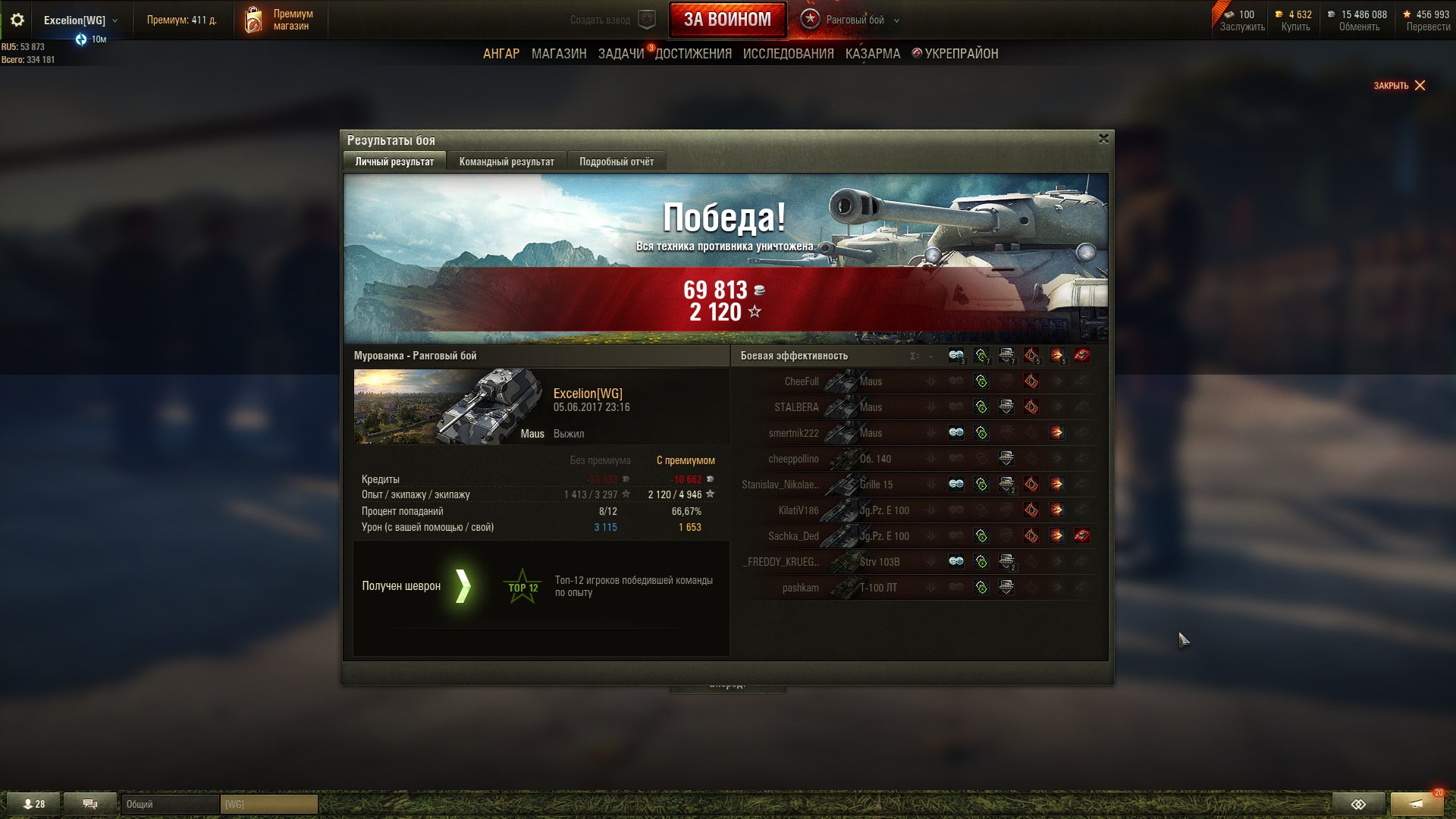Open the Премиум магазин shop
The image size is (1456, 819).
(279, 20)
